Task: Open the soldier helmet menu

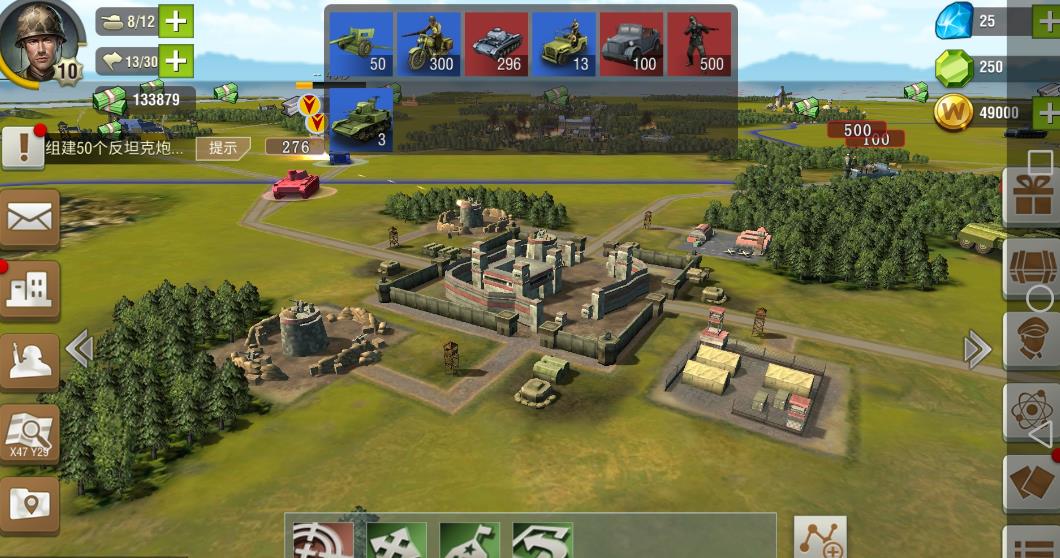Action: [29, 360]
